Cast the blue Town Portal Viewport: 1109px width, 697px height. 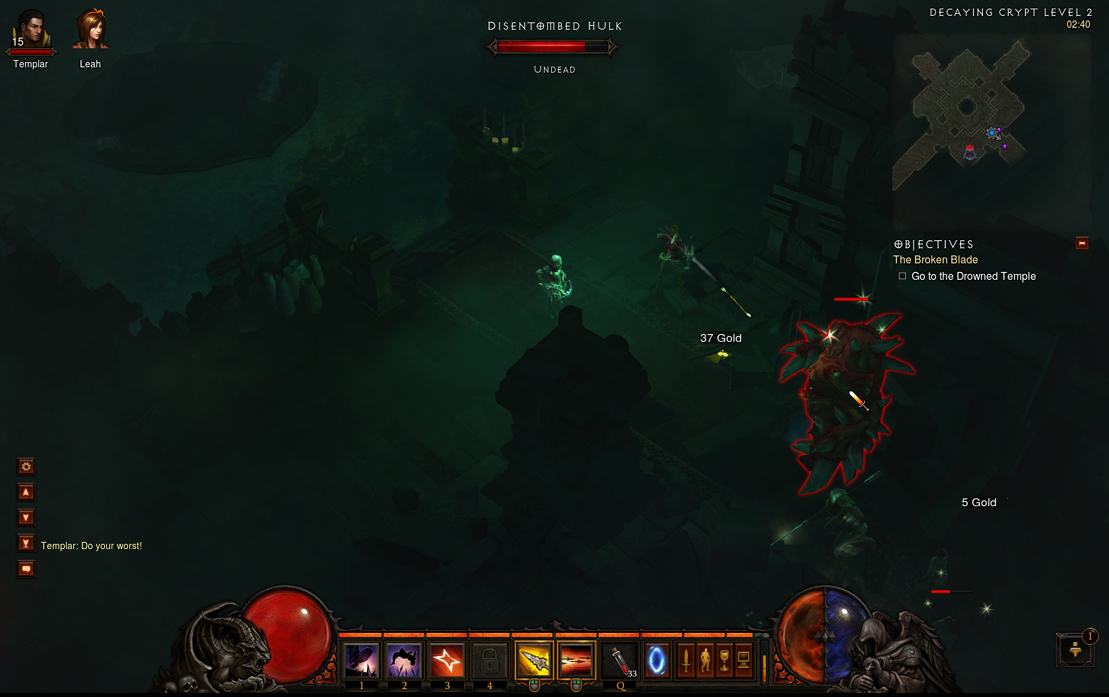657,661
